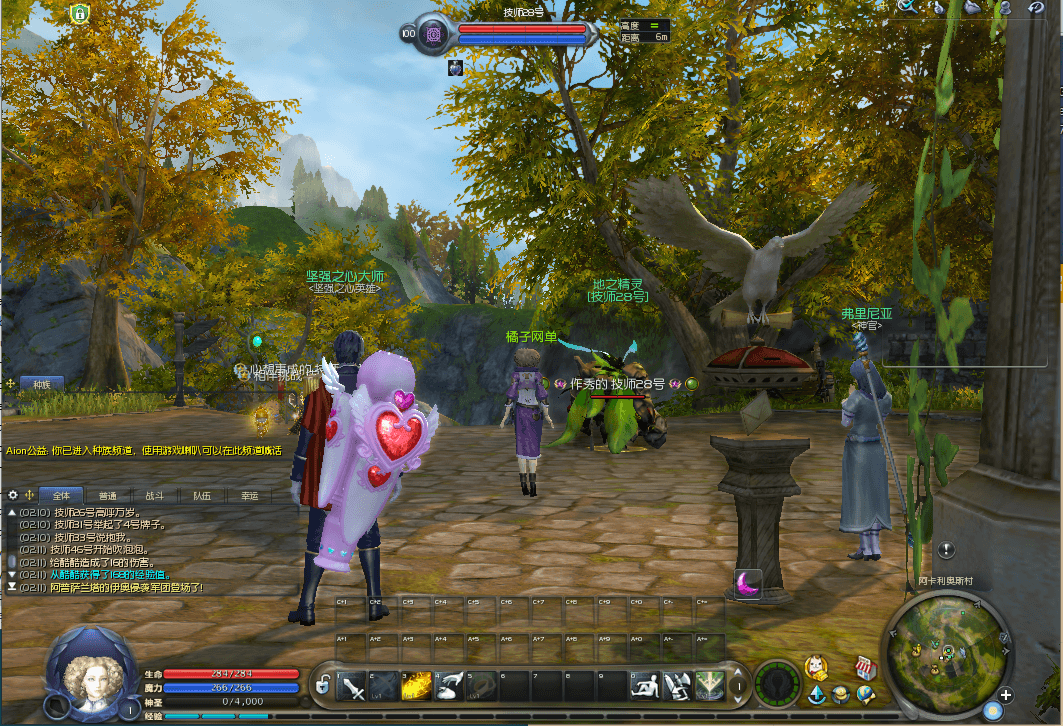Open chat settings with the gear icon
Screen dimensions: 1063x726
13,495
